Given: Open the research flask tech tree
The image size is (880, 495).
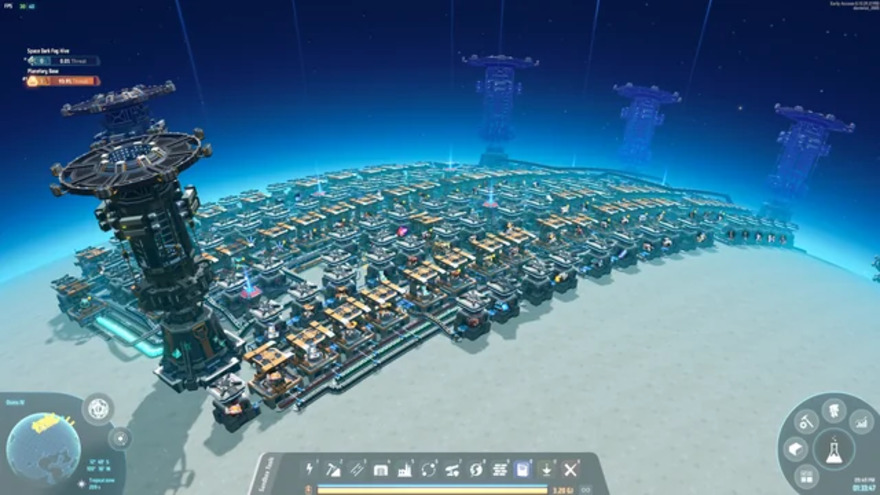Looking at the screenshot, I should click(x=833, y=450).
